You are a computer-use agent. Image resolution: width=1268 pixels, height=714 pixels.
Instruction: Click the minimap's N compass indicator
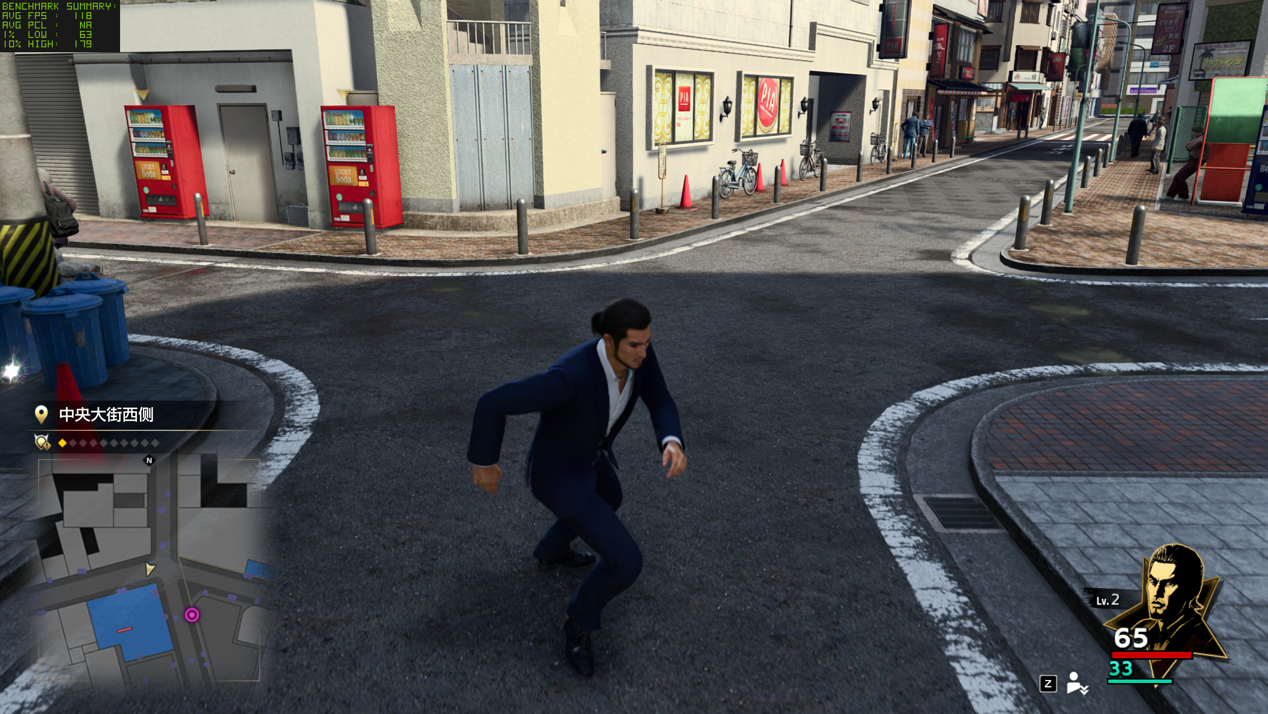[149, 460]
